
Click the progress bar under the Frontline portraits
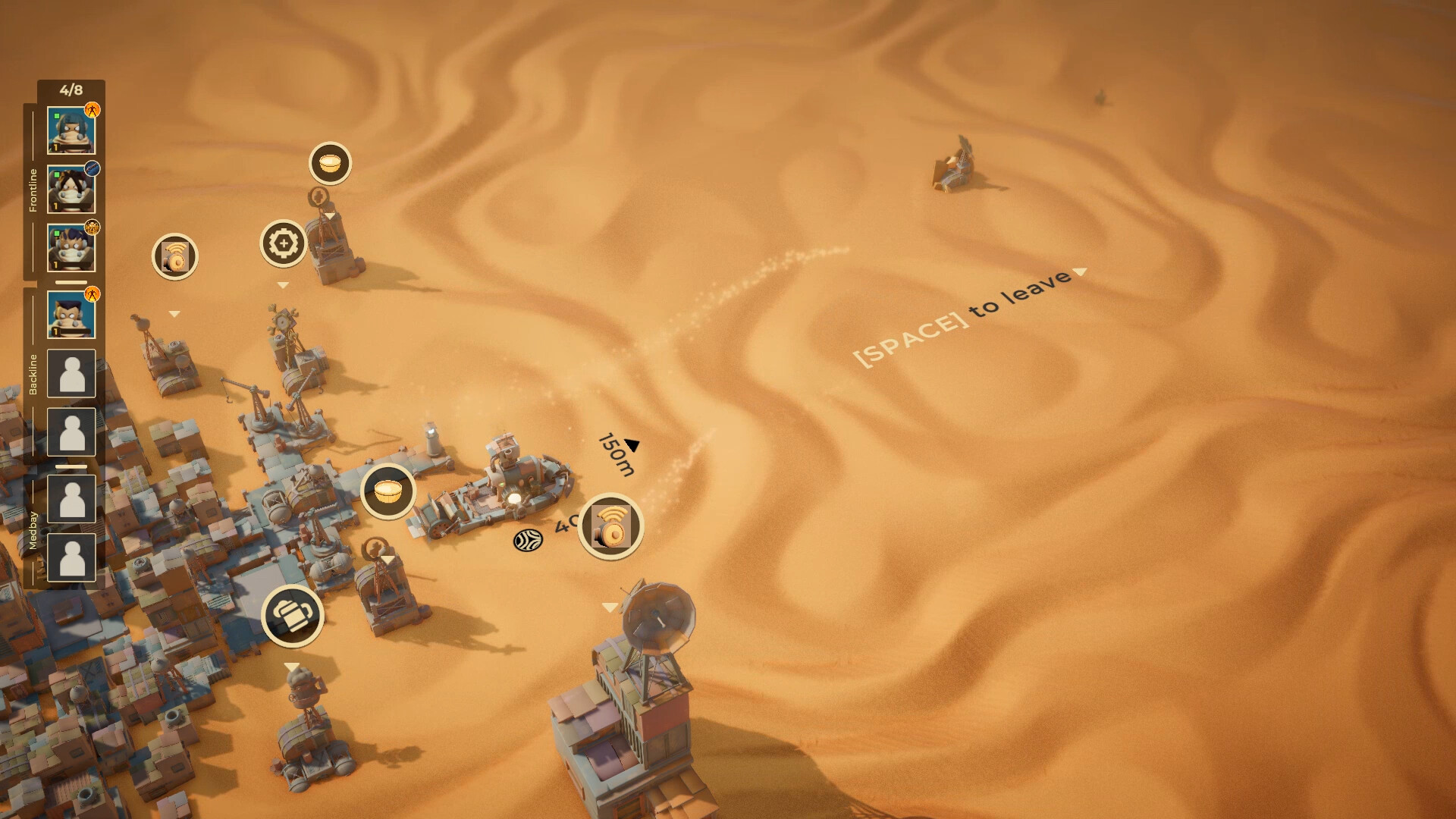click(73, 281)
